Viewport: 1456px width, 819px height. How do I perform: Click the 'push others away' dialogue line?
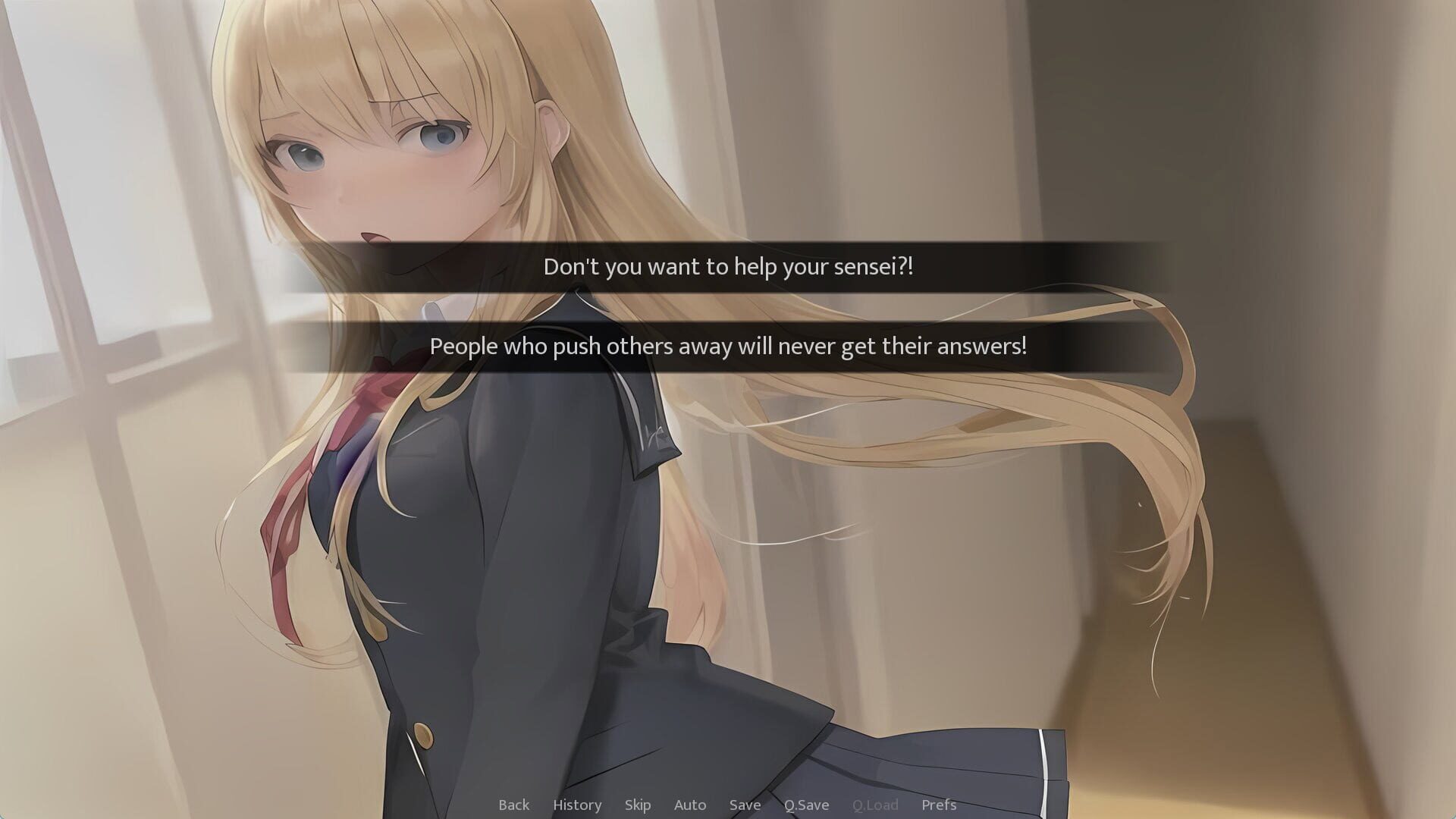point(728,347)
